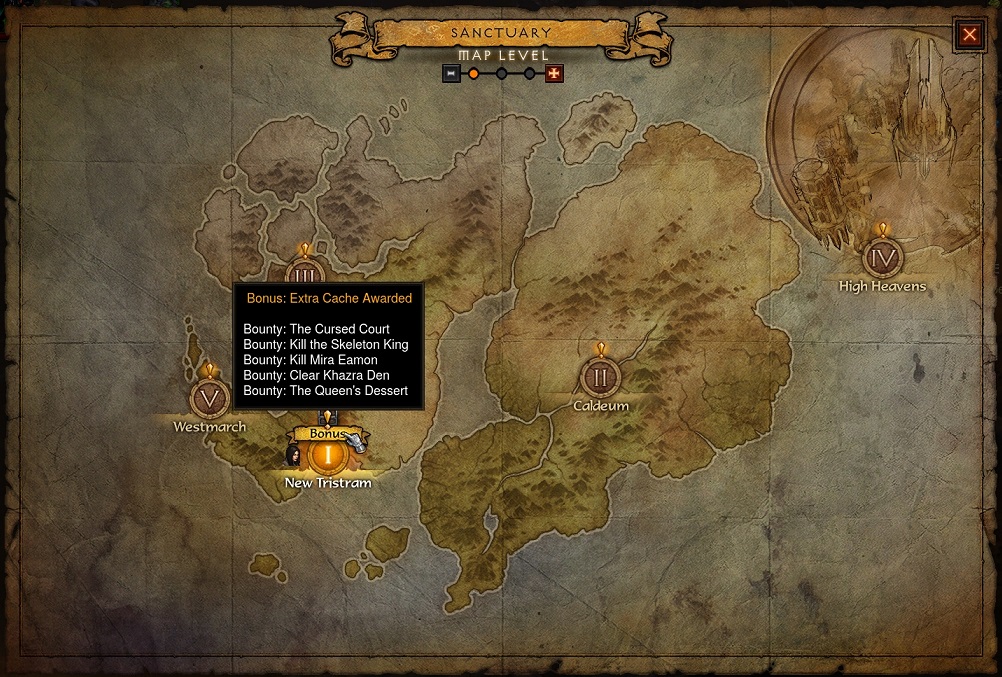1002x677 pixels.
Task: Choose the Act I New Tristram marker
Action: [327, 456]
